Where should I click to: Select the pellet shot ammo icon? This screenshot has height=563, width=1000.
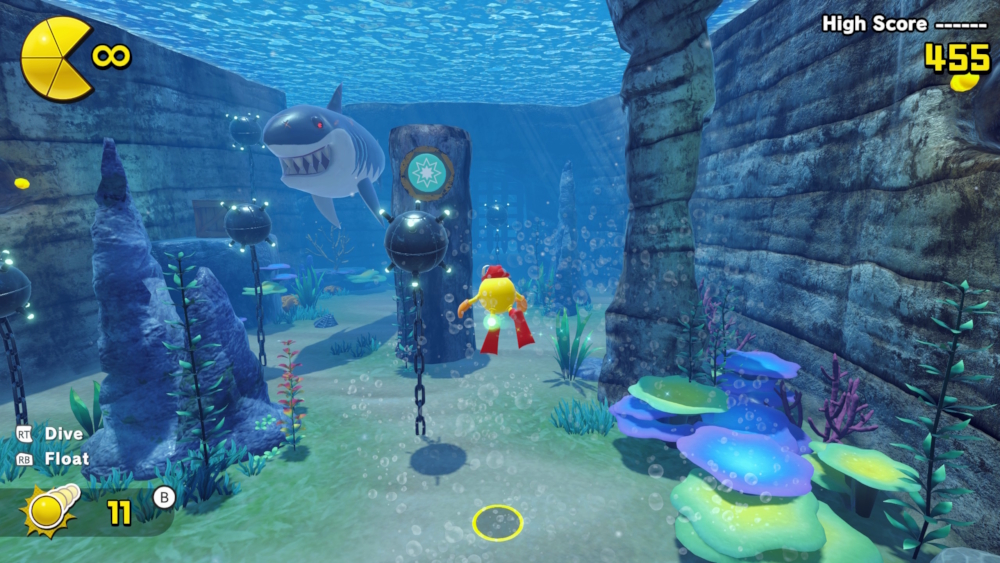pos(49,512)
